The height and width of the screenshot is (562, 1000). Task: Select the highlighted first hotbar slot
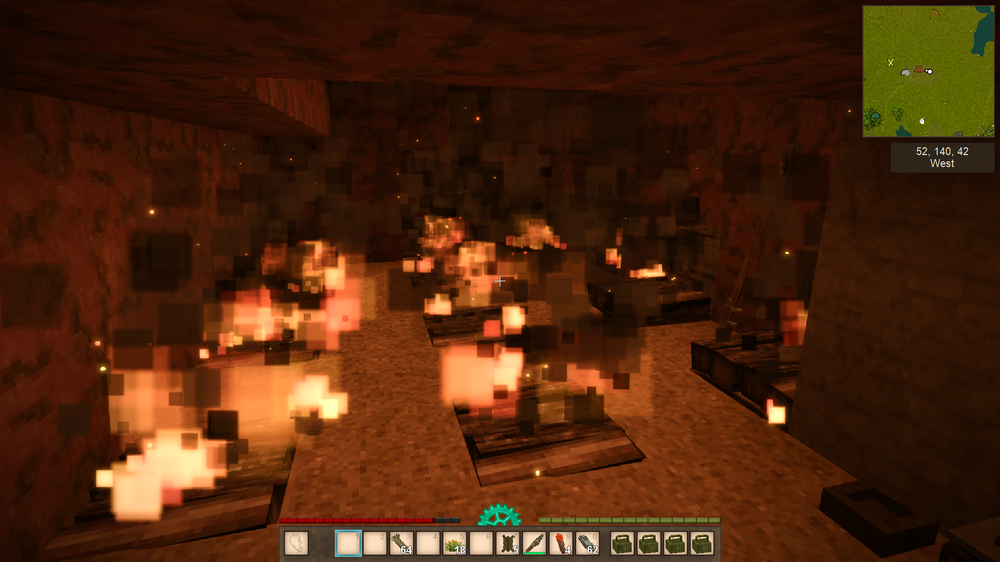tap(348, 543)
